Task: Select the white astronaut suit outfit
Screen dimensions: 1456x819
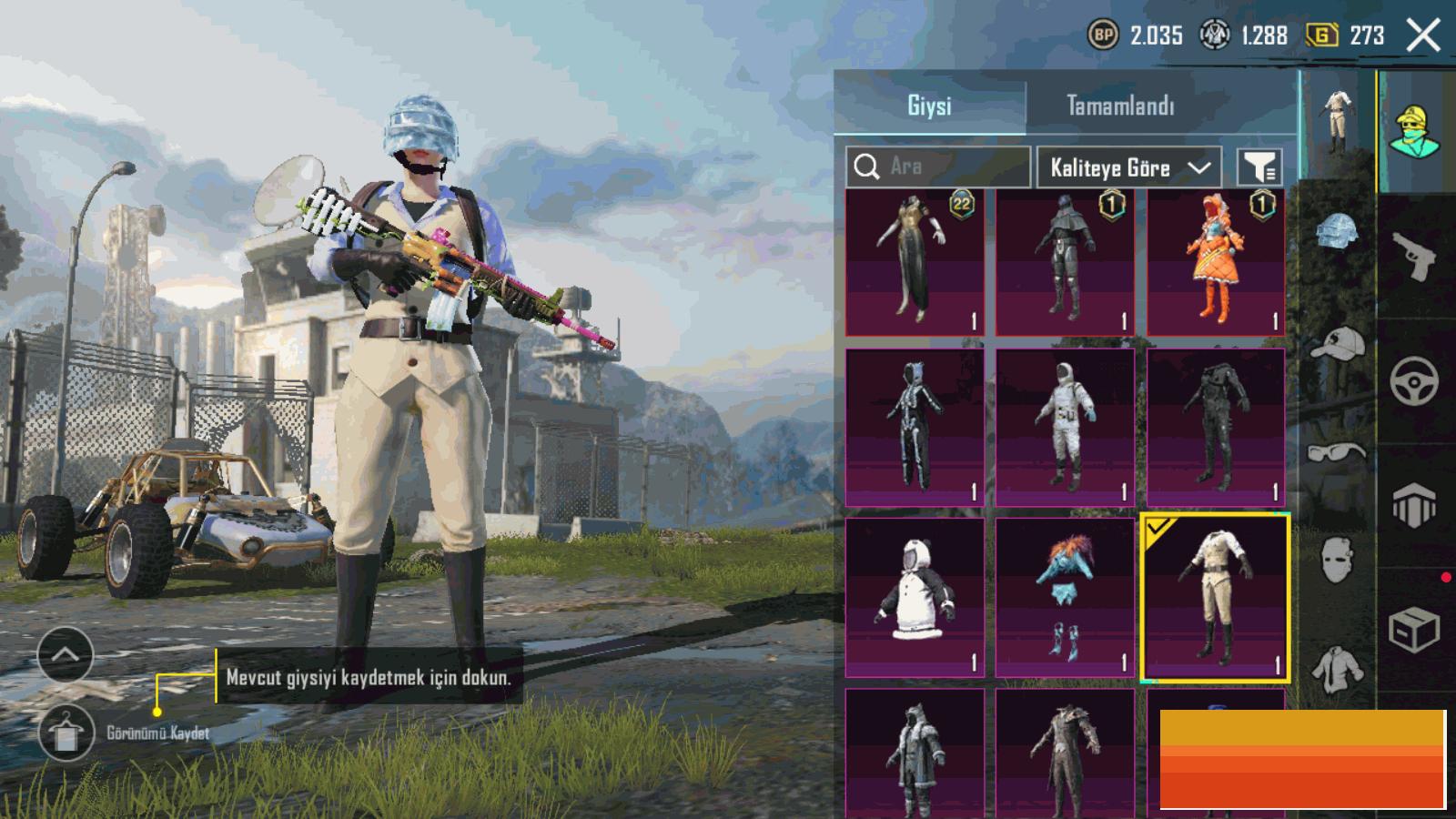Action: 1065,428
